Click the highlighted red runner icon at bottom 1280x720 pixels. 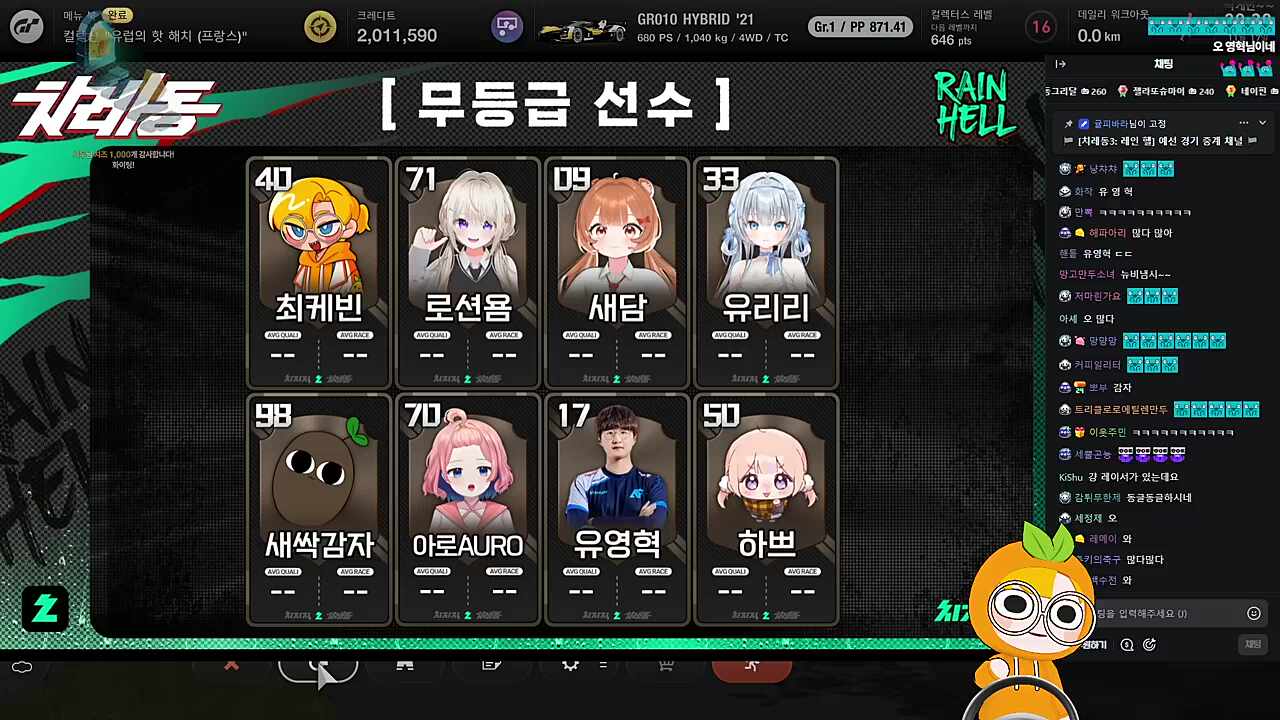(x=753, y=665)
